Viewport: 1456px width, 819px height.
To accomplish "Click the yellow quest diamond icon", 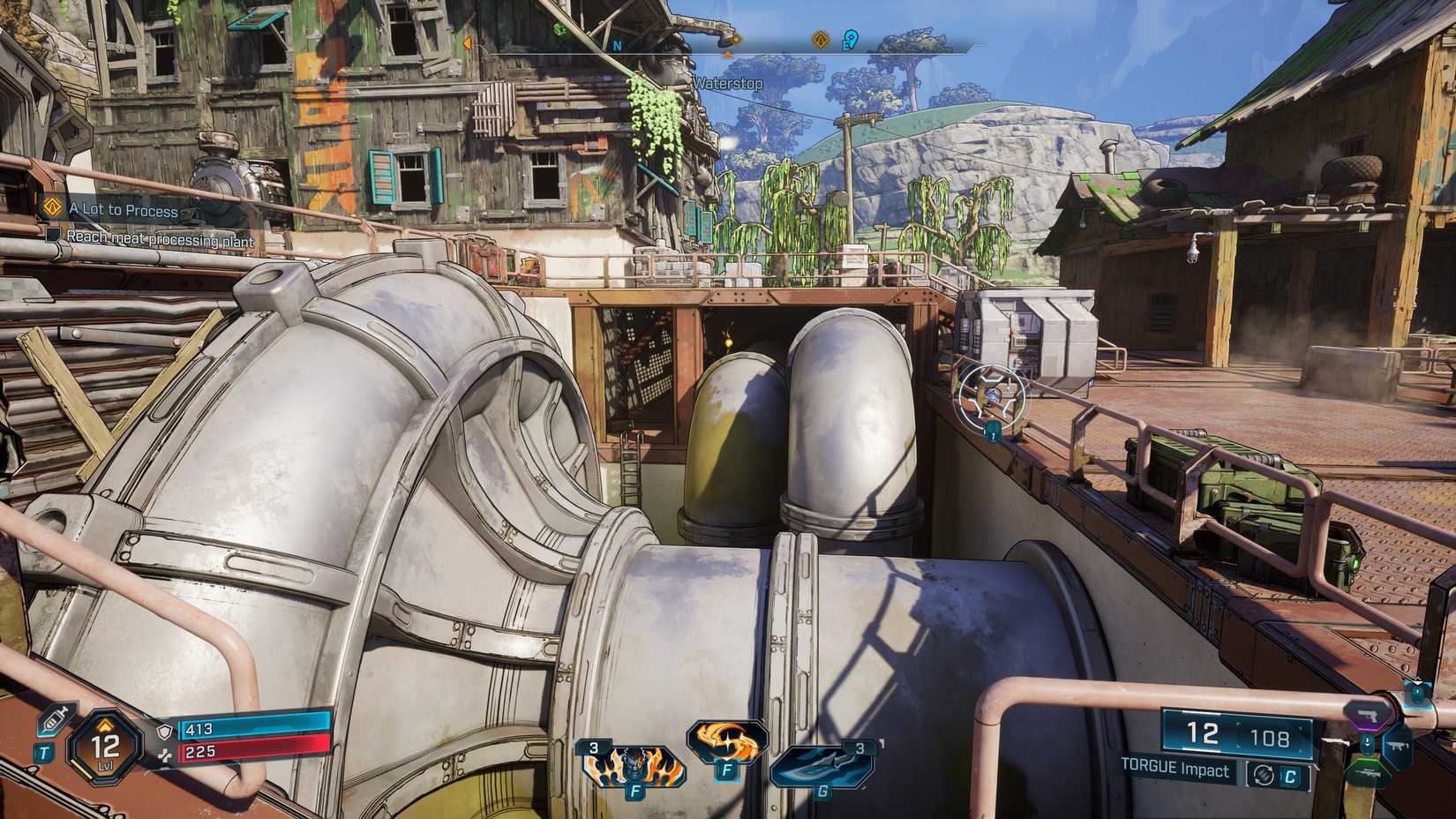I will 819,38.
